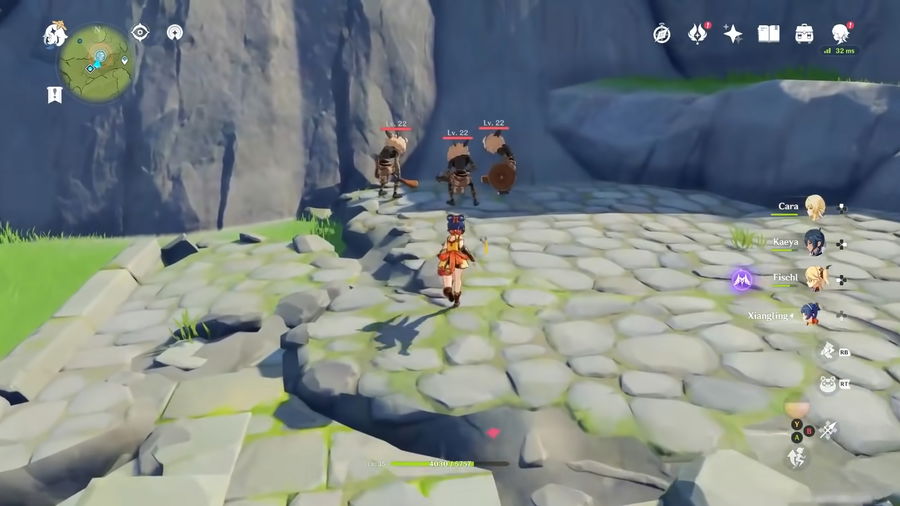The width and height of the screenshot is (900, 506).
Task: Switch to party member Fischl
Action: [x=815, y=278]
